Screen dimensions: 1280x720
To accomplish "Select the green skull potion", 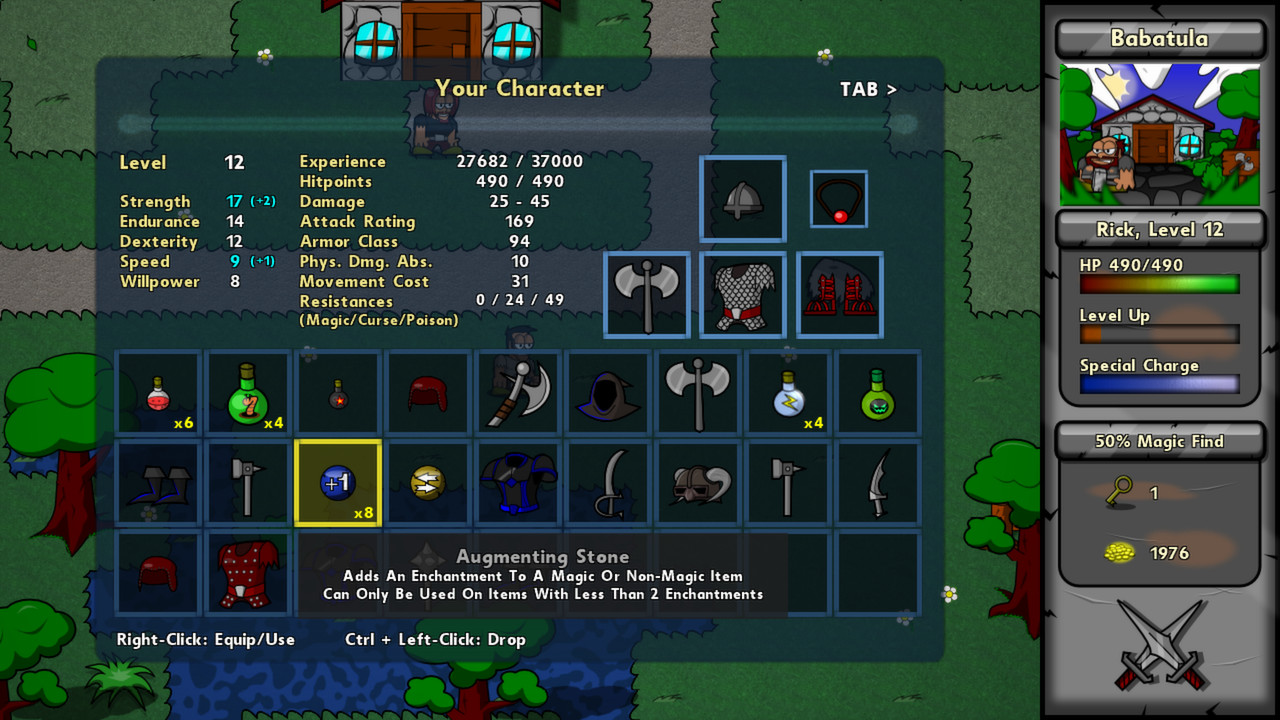I will 878,392.
